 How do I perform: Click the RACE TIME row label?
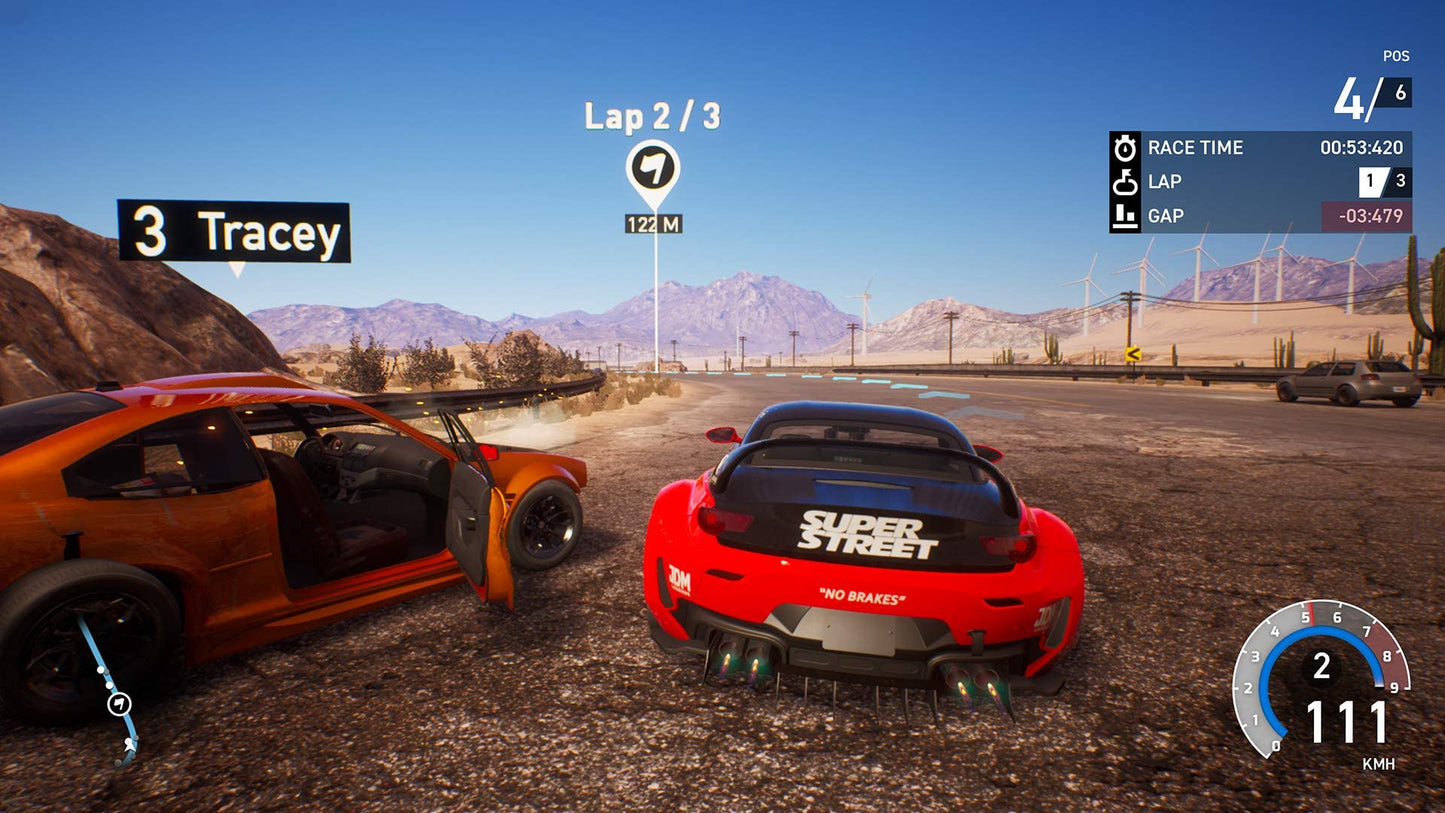click(1195, 147)
